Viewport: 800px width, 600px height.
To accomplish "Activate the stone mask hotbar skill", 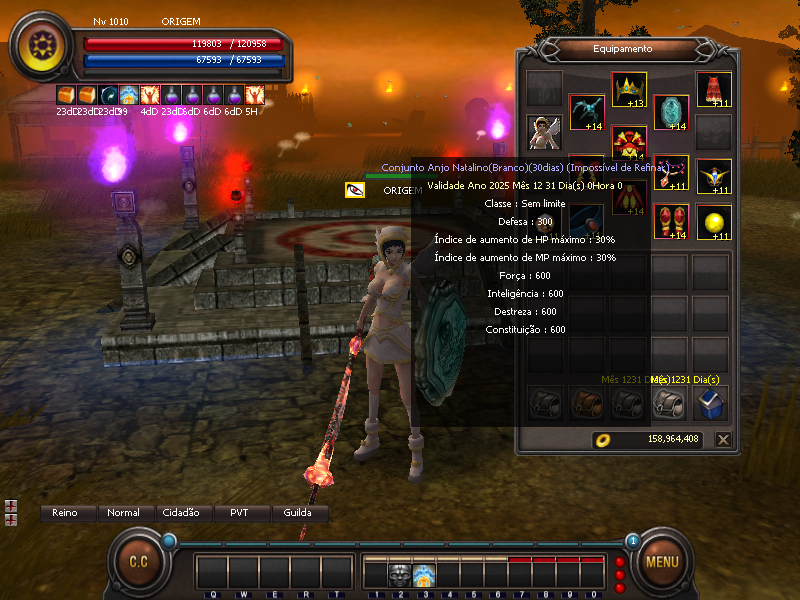I will coord(400,575).
